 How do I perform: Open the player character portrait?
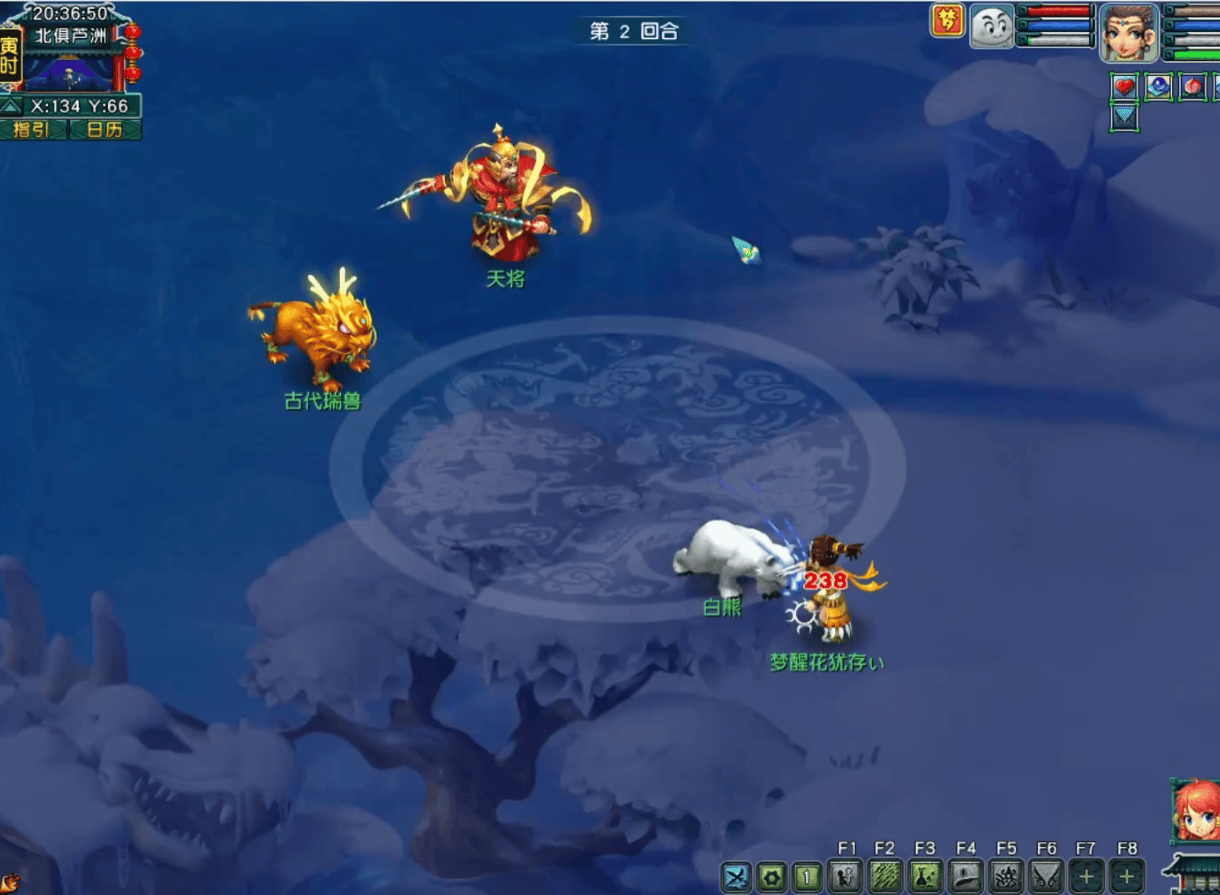(x=1129, y=32)
